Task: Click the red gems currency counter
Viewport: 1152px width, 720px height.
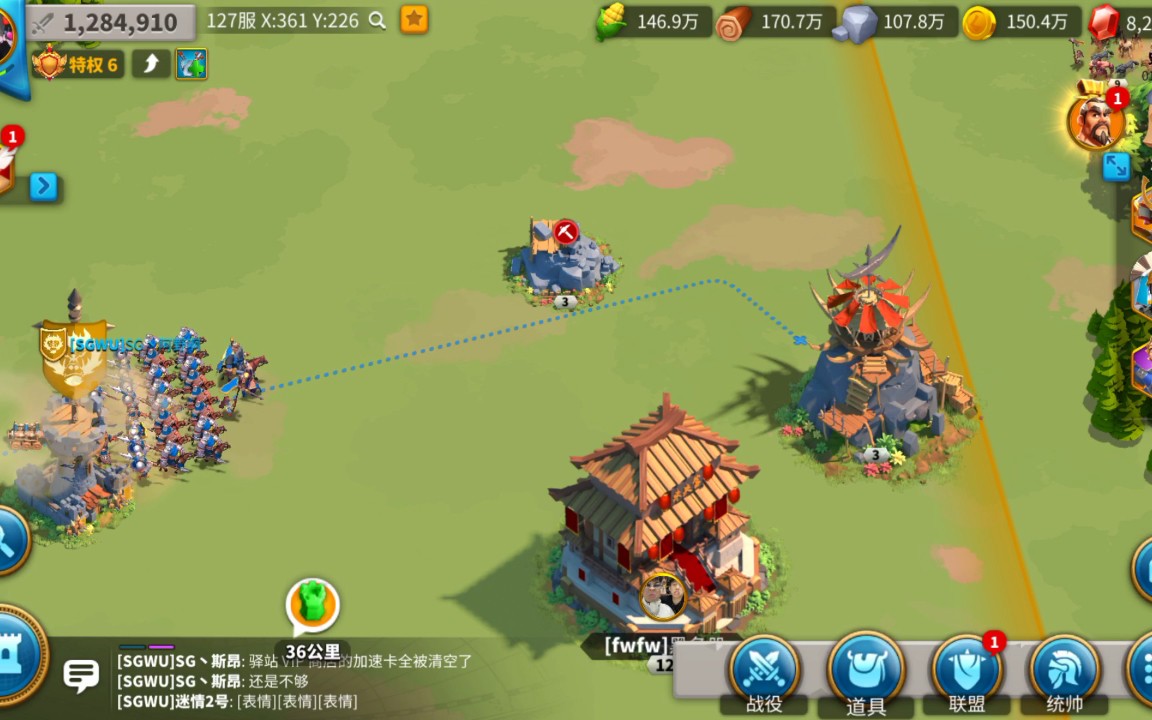Action: click(1121, 22)
